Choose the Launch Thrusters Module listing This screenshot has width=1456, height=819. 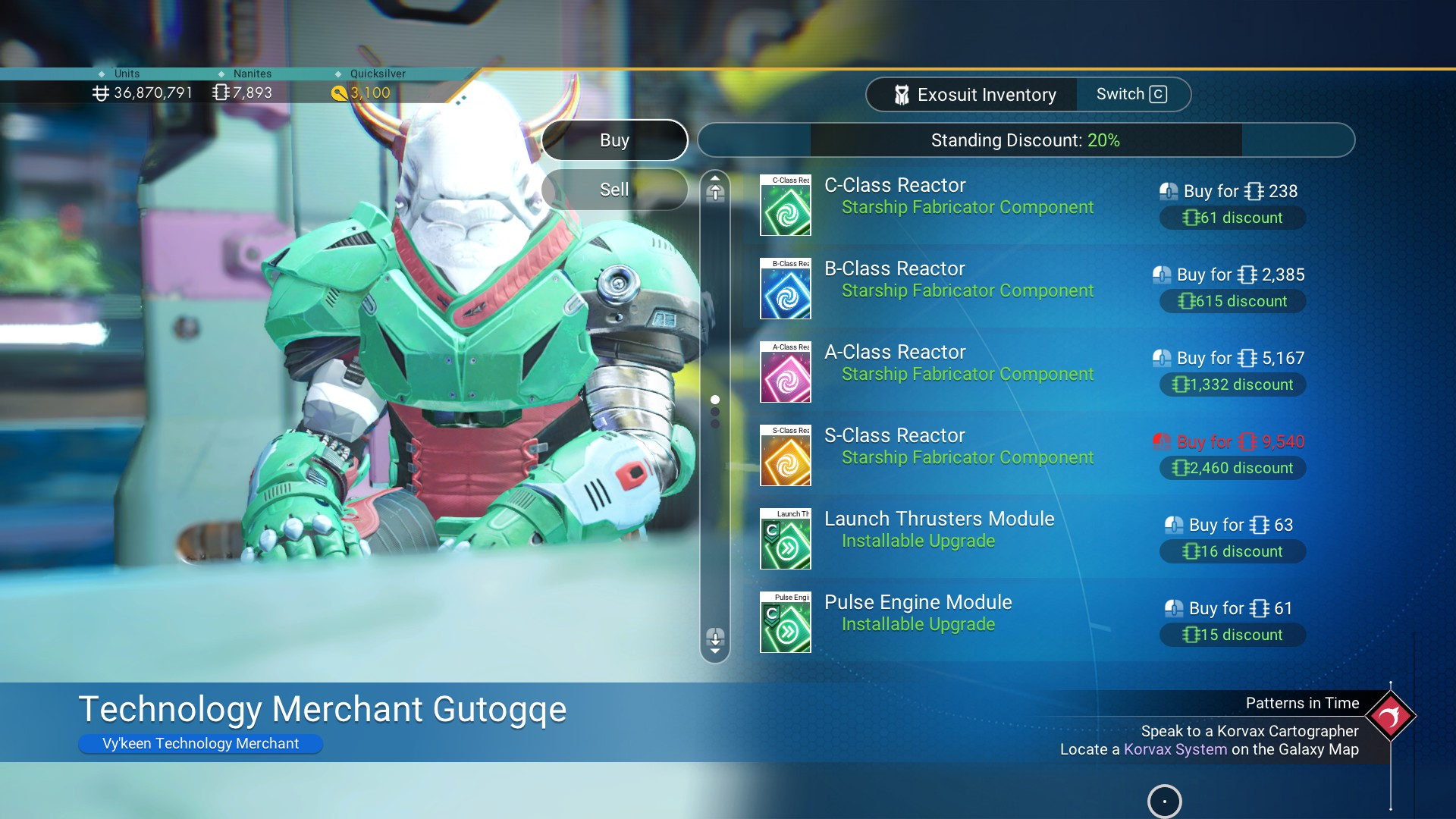click(939, 529)
